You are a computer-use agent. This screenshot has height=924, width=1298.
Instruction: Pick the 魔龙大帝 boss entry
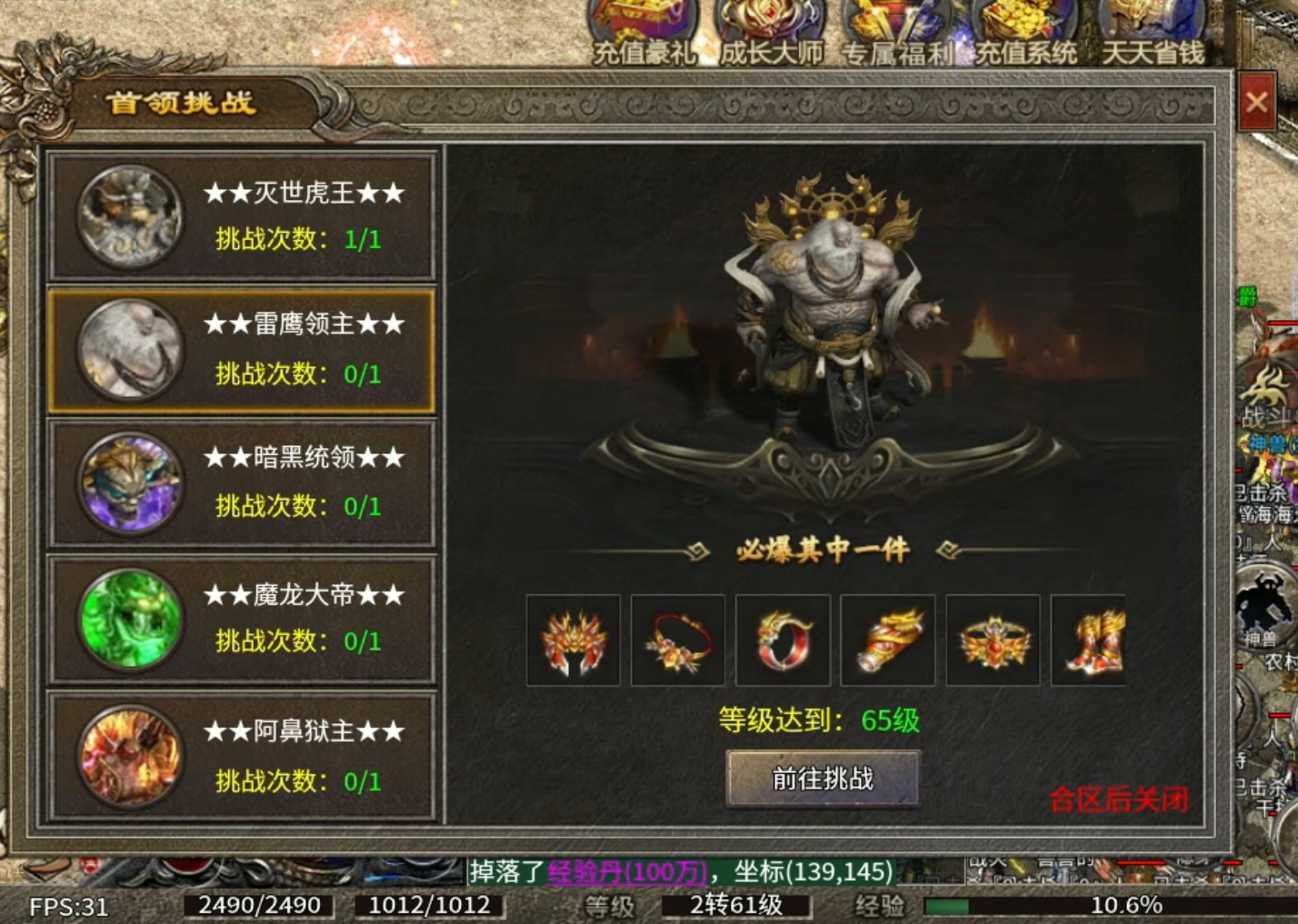(x=242, y=619)
